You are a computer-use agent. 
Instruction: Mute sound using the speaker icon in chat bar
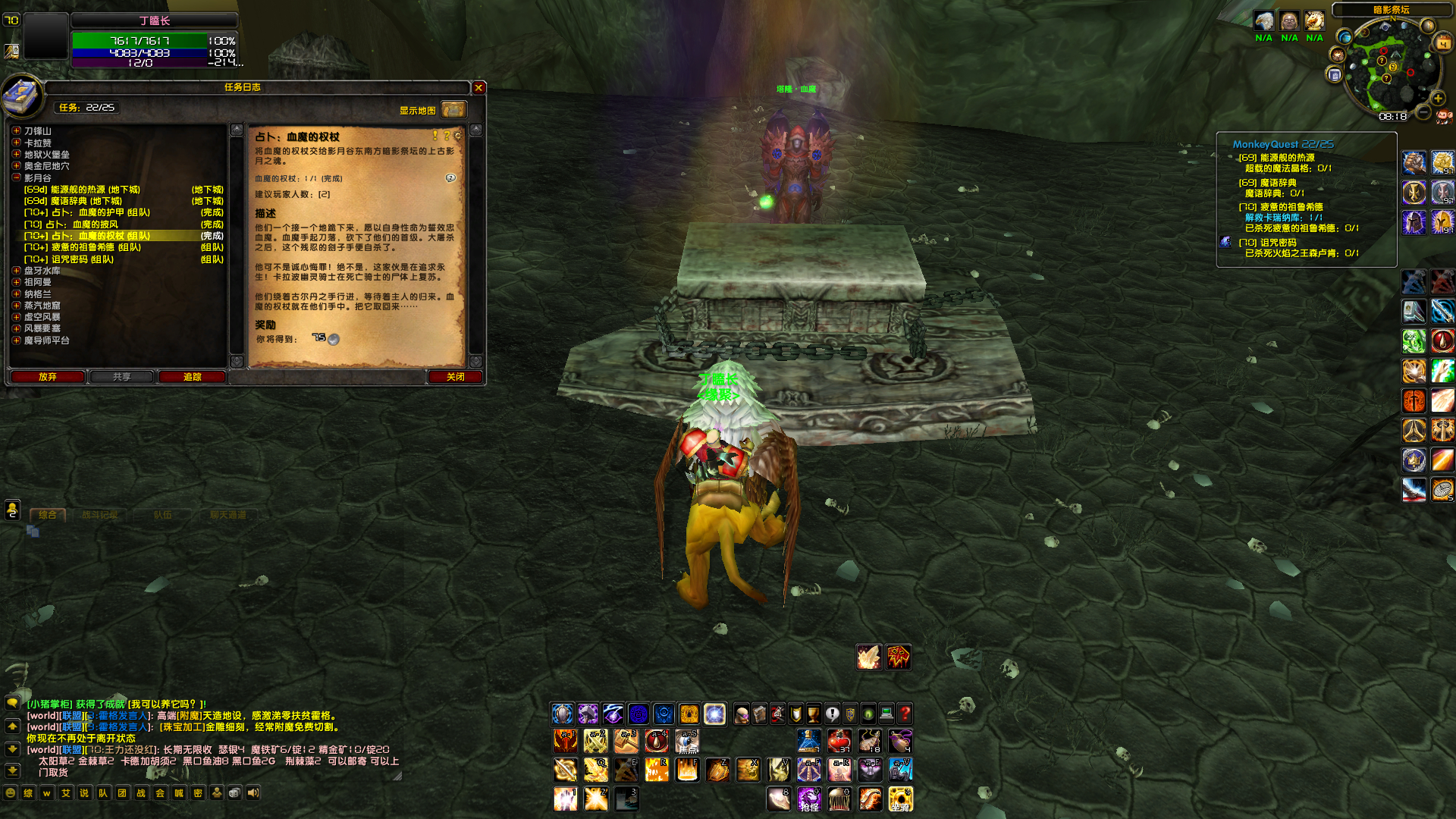(x=252, y=792)
